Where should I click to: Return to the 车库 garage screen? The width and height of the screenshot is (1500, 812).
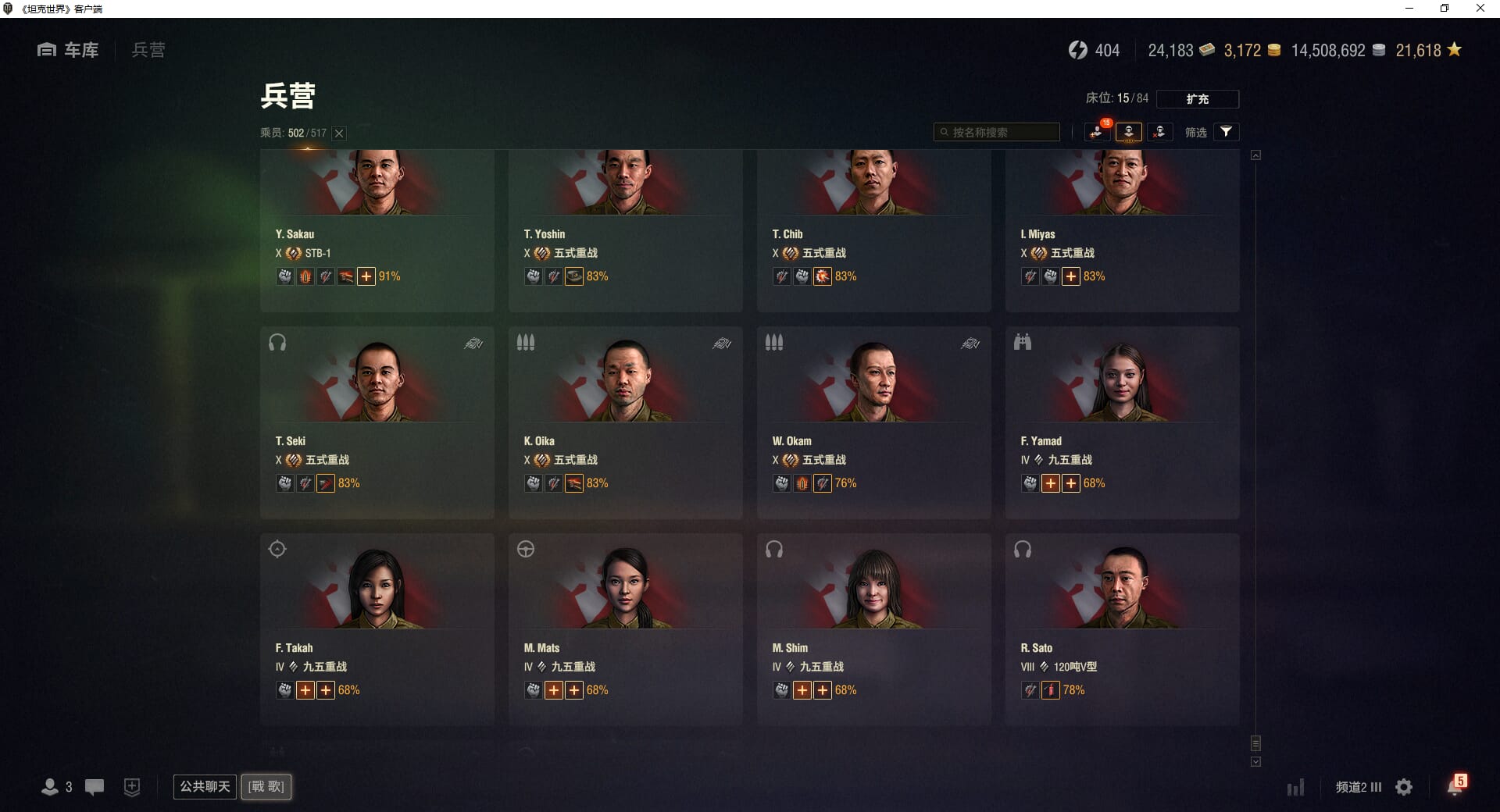[x=69, y=50]
